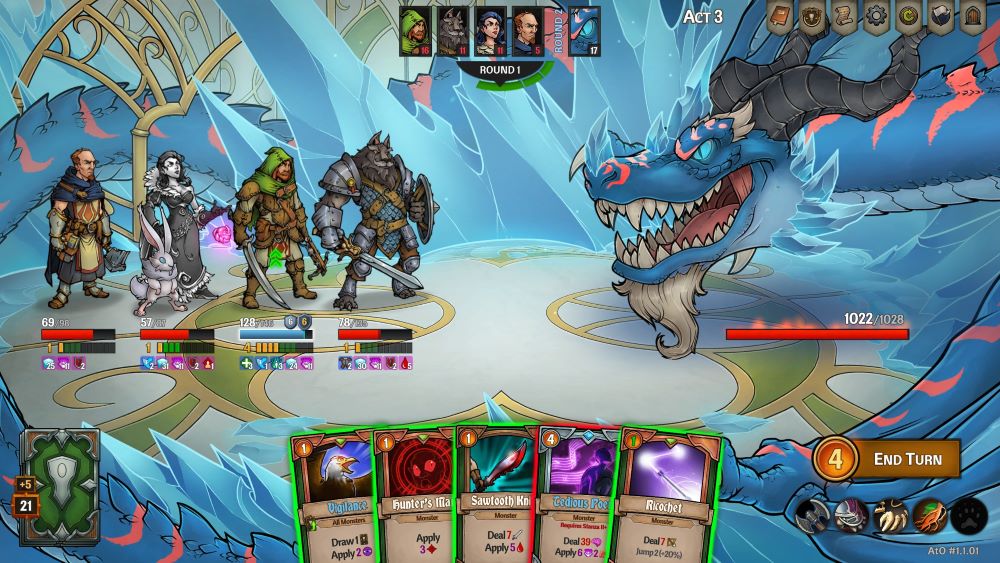The image size is (1000, 563).
Task: Select the double-bladed axe item icon
Action: pyautogui.click(x=812, y=516)
